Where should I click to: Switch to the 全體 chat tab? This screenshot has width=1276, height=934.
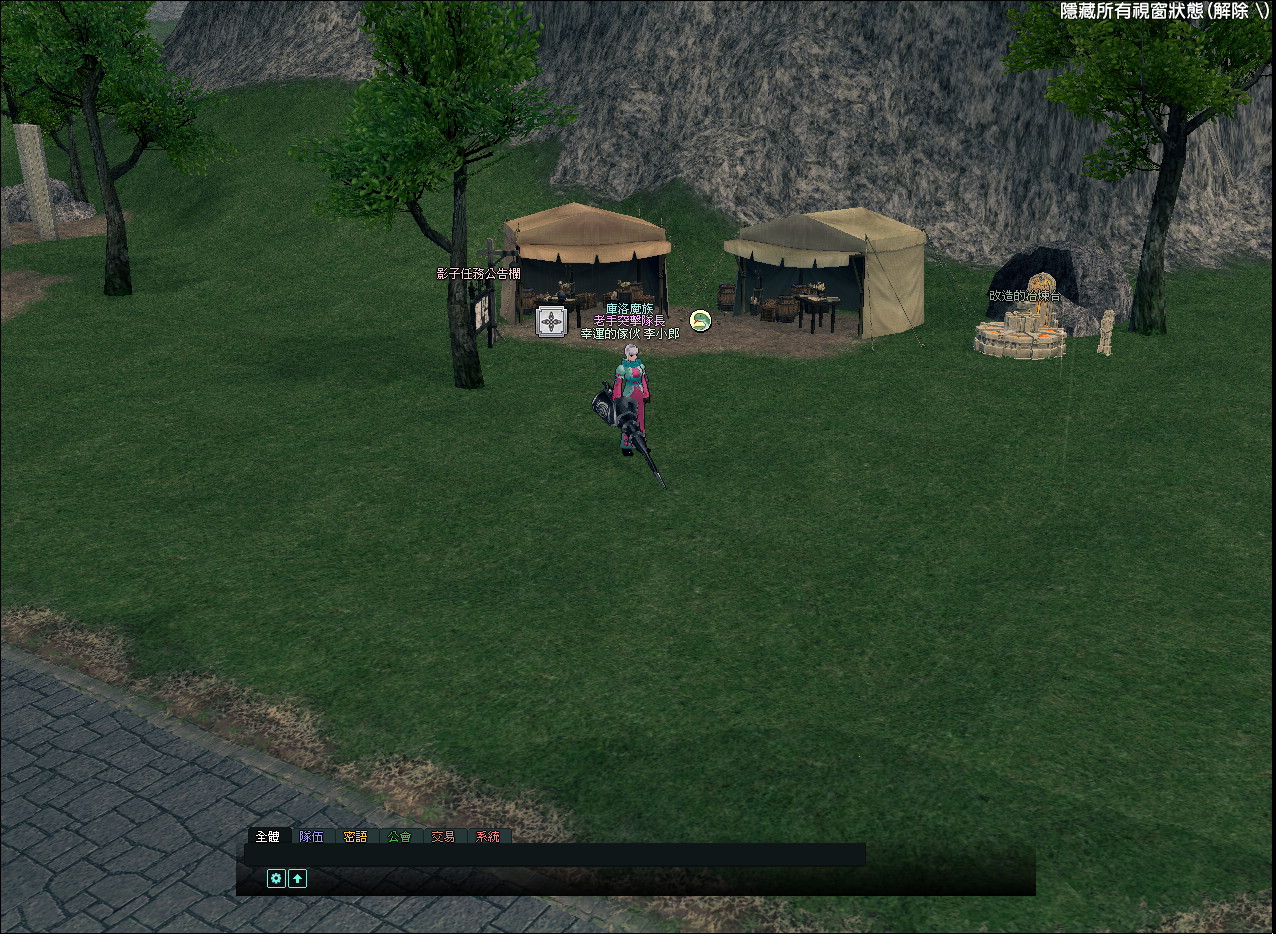pyautogui.click(x=268, y=836)
